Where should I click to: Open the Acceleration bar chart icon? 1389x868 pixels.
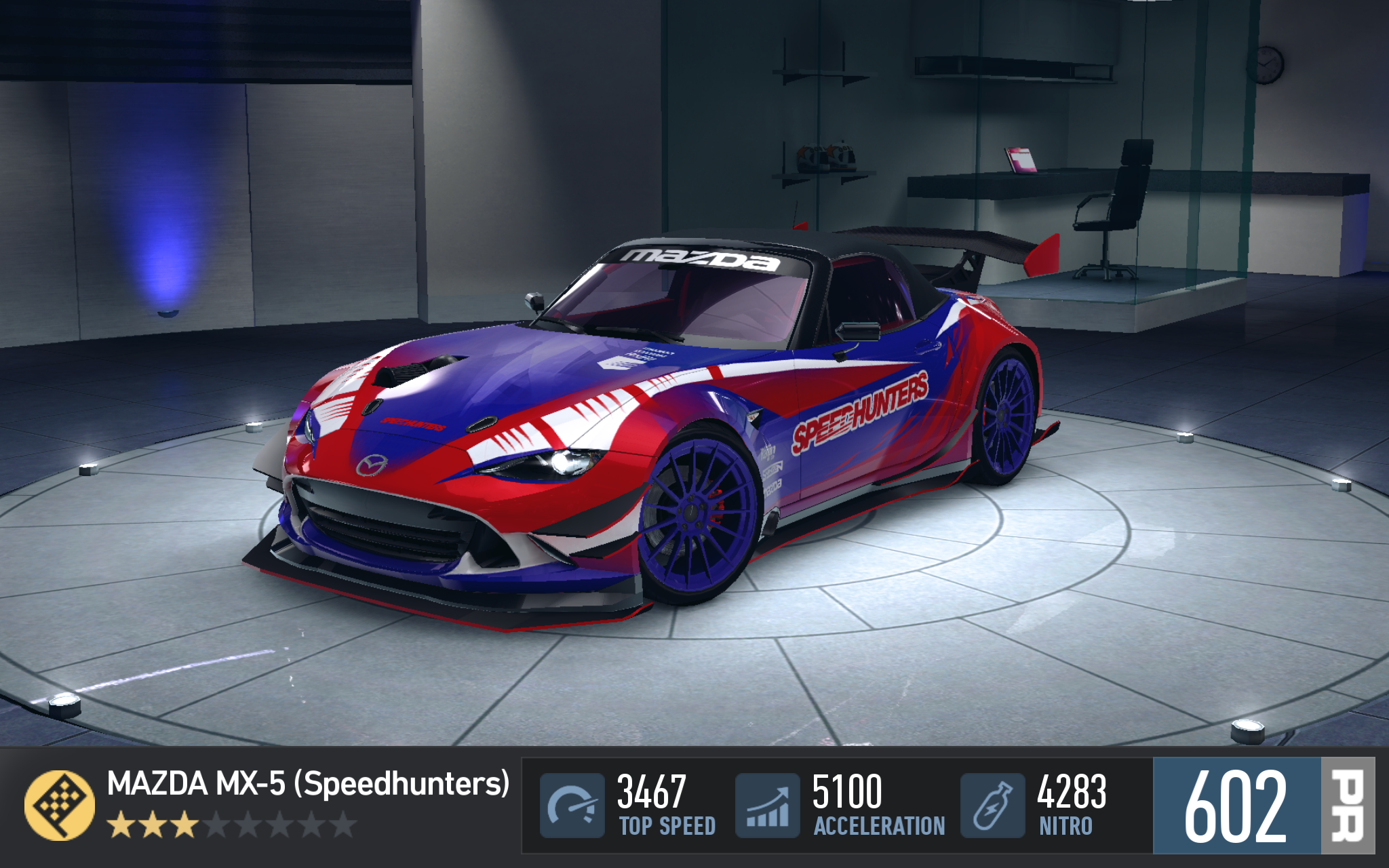[768, 806]
